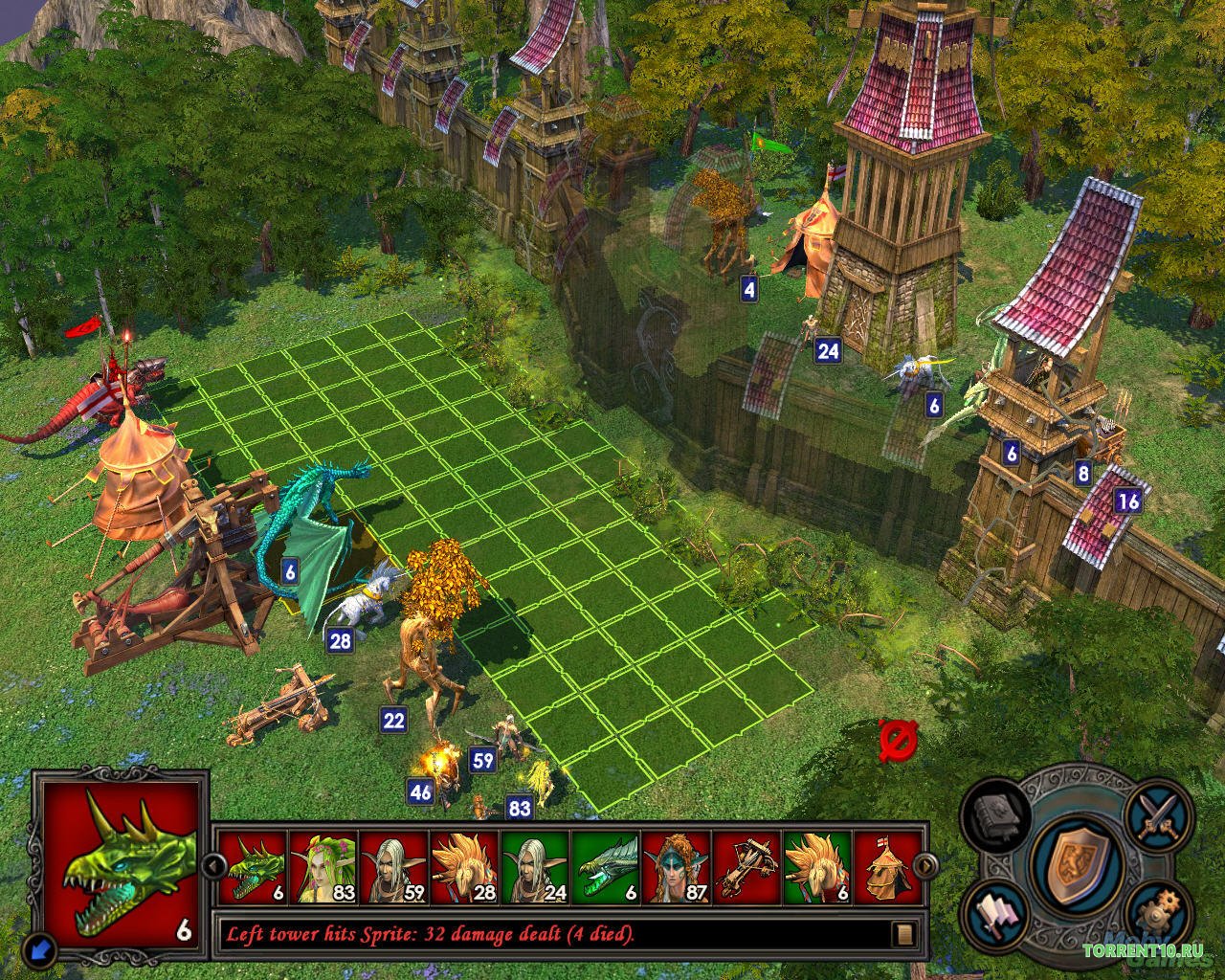Choose the white-haired elf portrait numbered 59
The height and width of the screenshot is (980, 1225).
pyautogui.click(x=394, y=867)
